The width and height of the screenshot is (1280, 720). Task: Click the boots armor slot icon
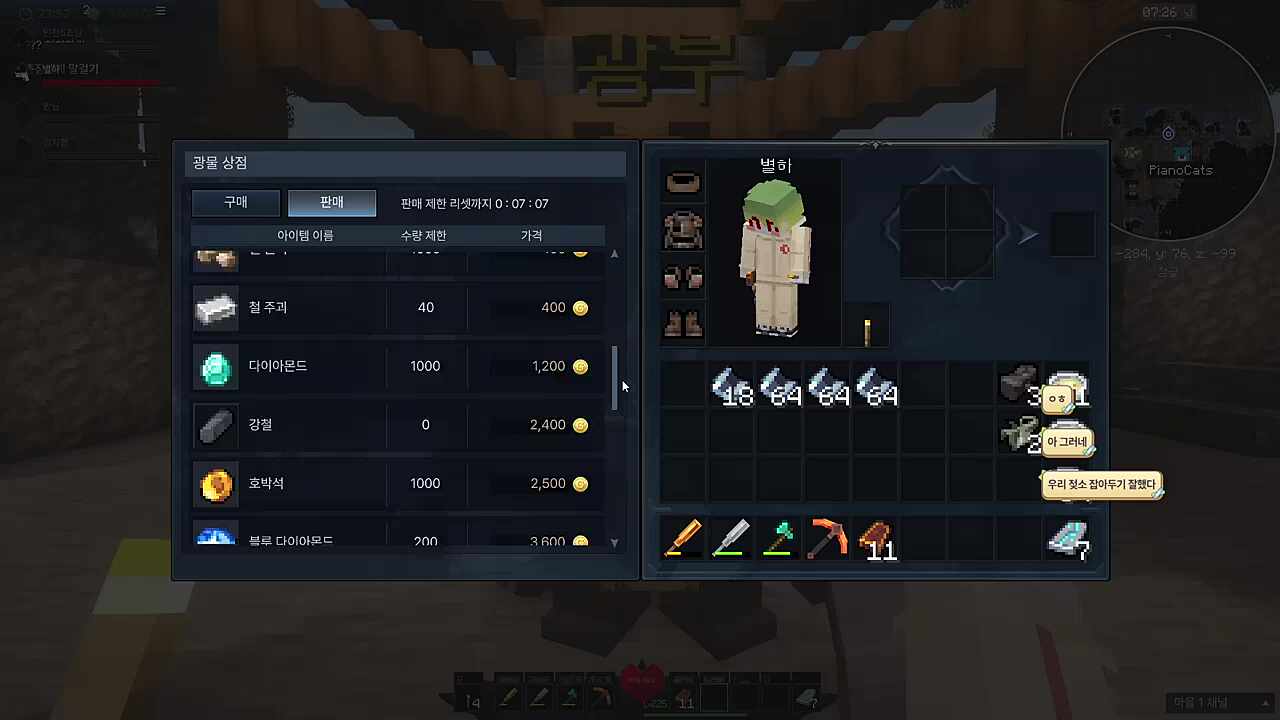(683, 322)
